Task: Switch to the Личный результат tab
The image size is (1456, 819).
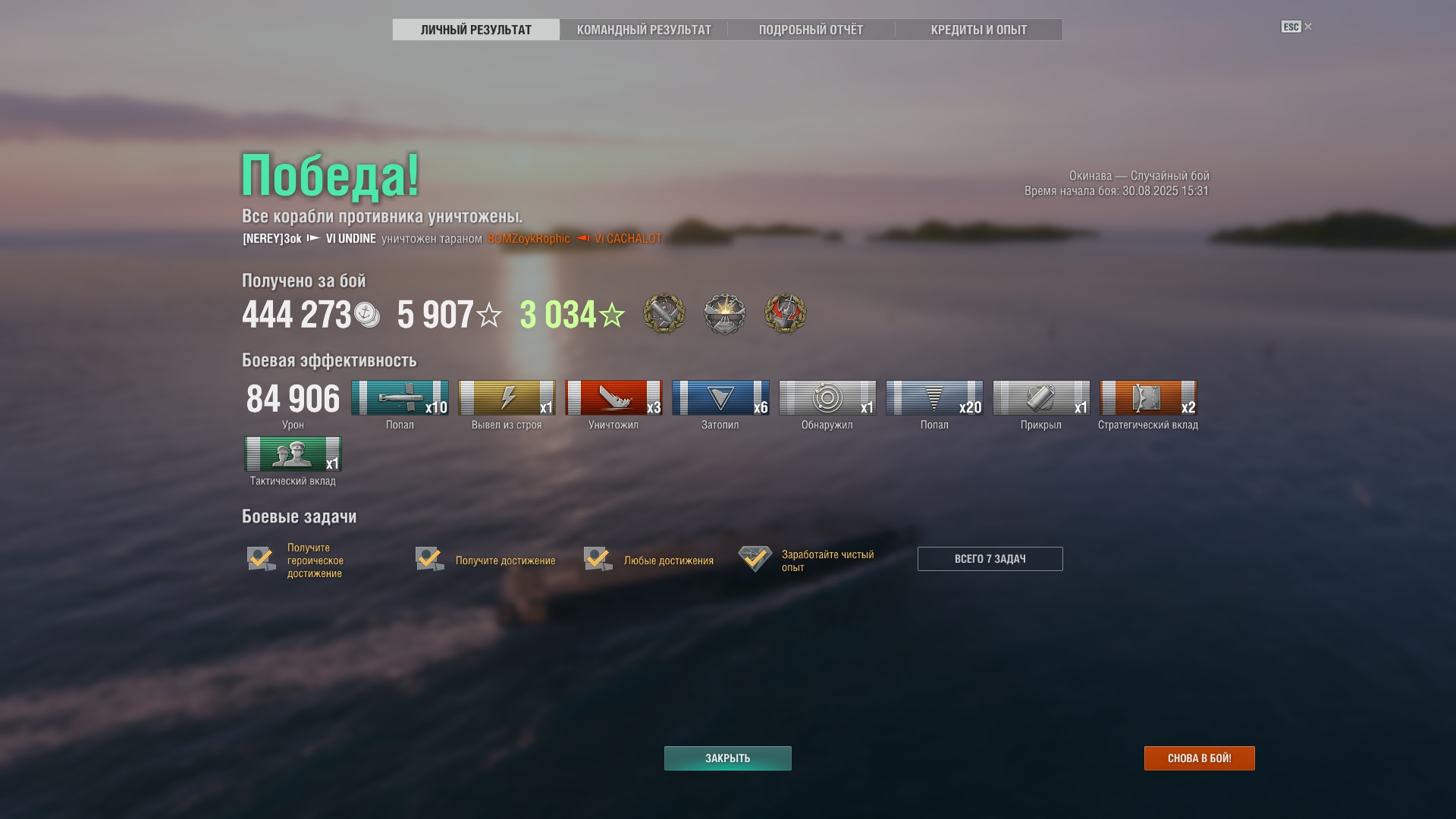Action: (x=475, y=30)
